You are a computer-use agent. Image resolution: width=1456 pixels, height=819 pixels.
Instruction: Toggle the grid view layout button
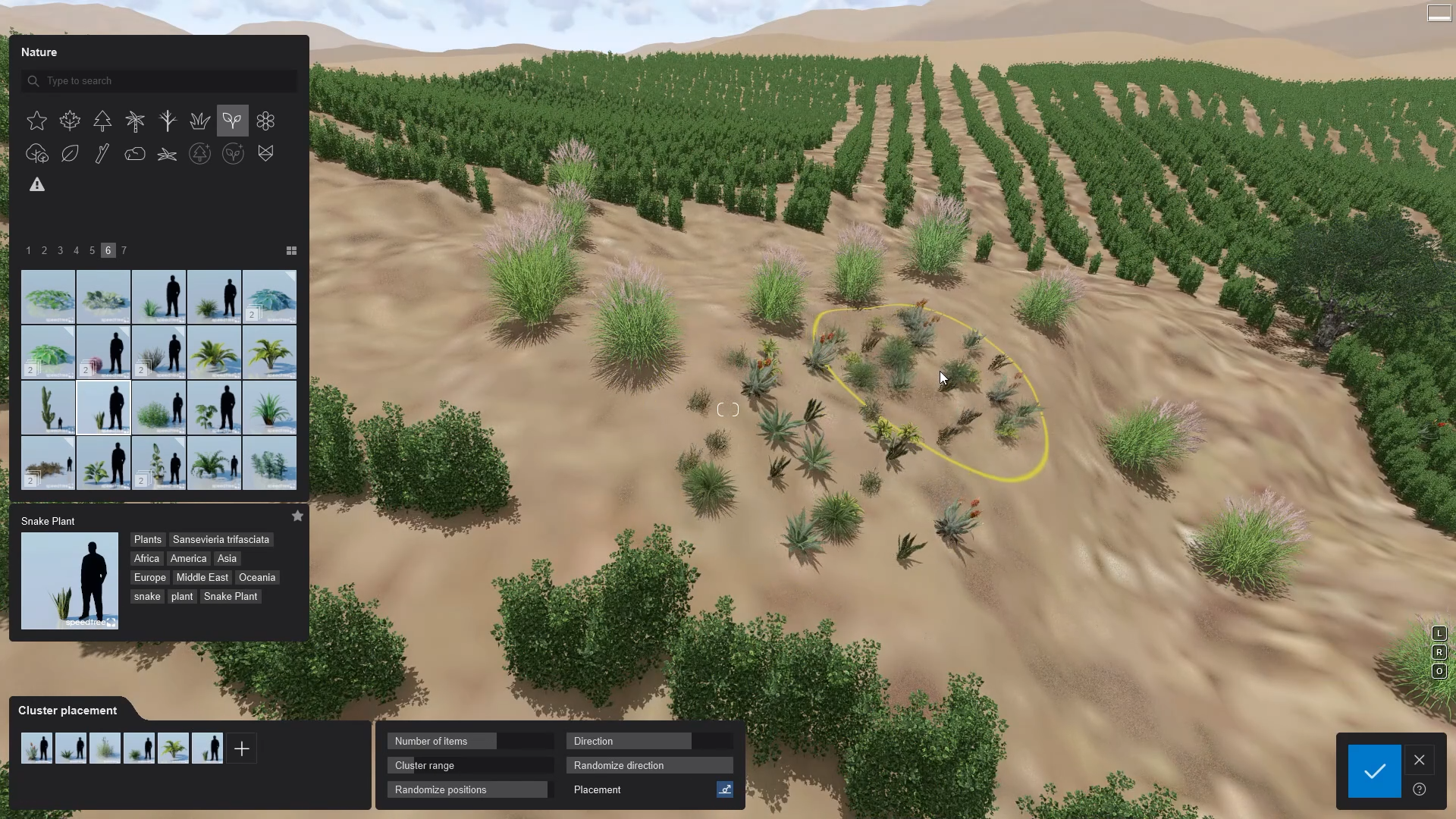pos(291,250)
